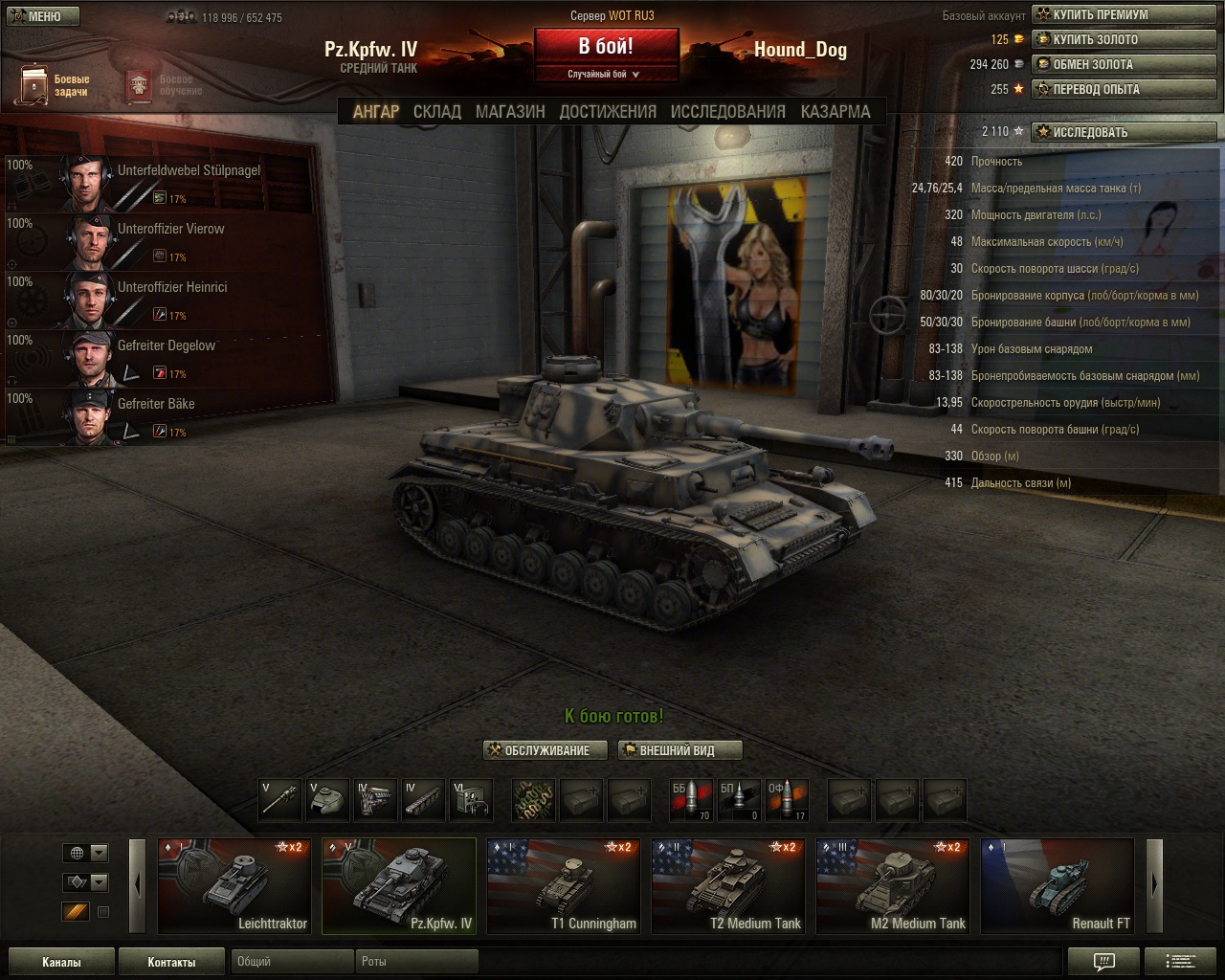Switch to the СКЛАД tab

tap(436, 112)
